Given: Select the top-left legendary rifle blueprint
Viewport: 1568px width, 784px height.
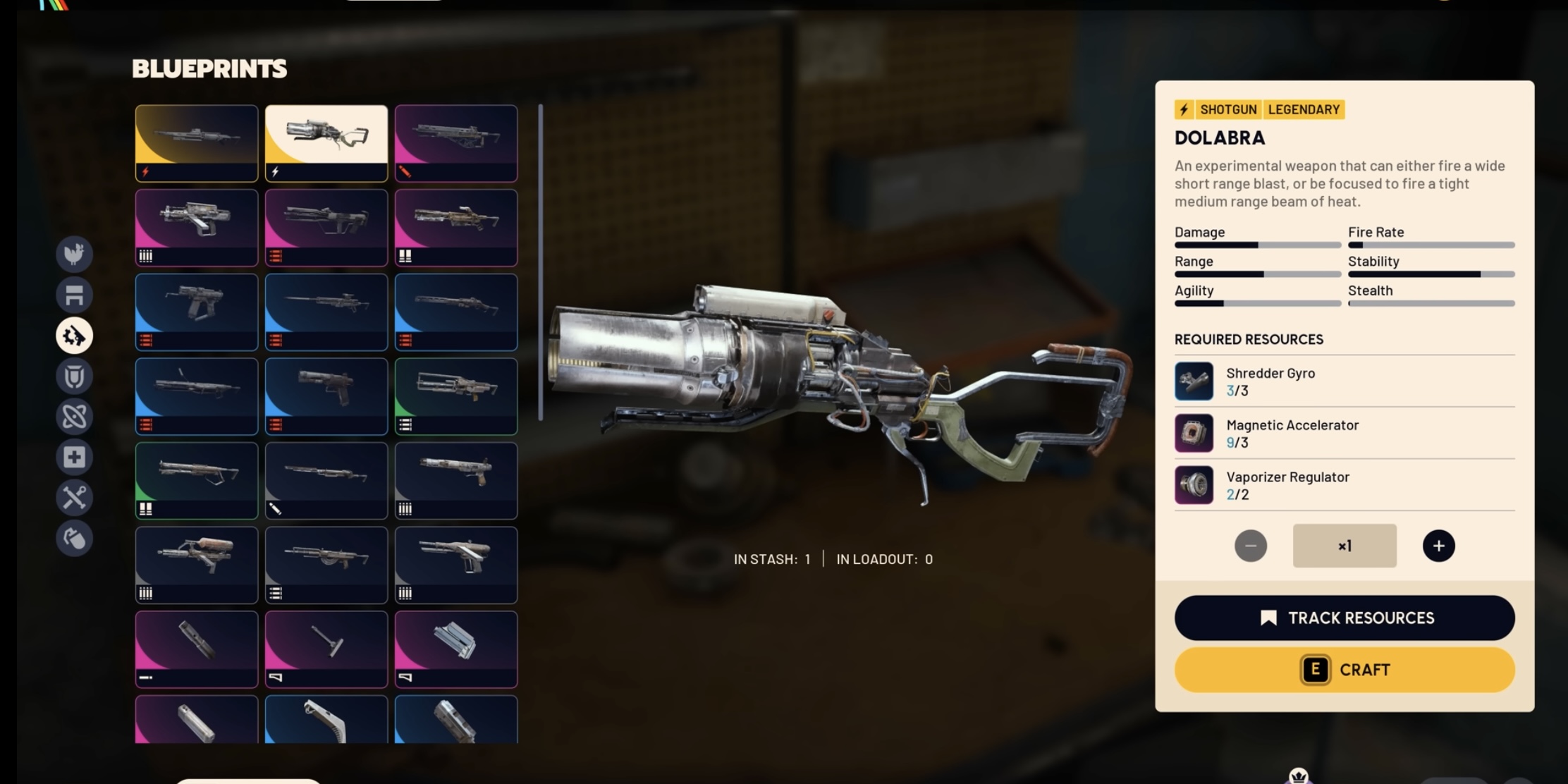Looking at the screenshot, I should pos(196,142).
